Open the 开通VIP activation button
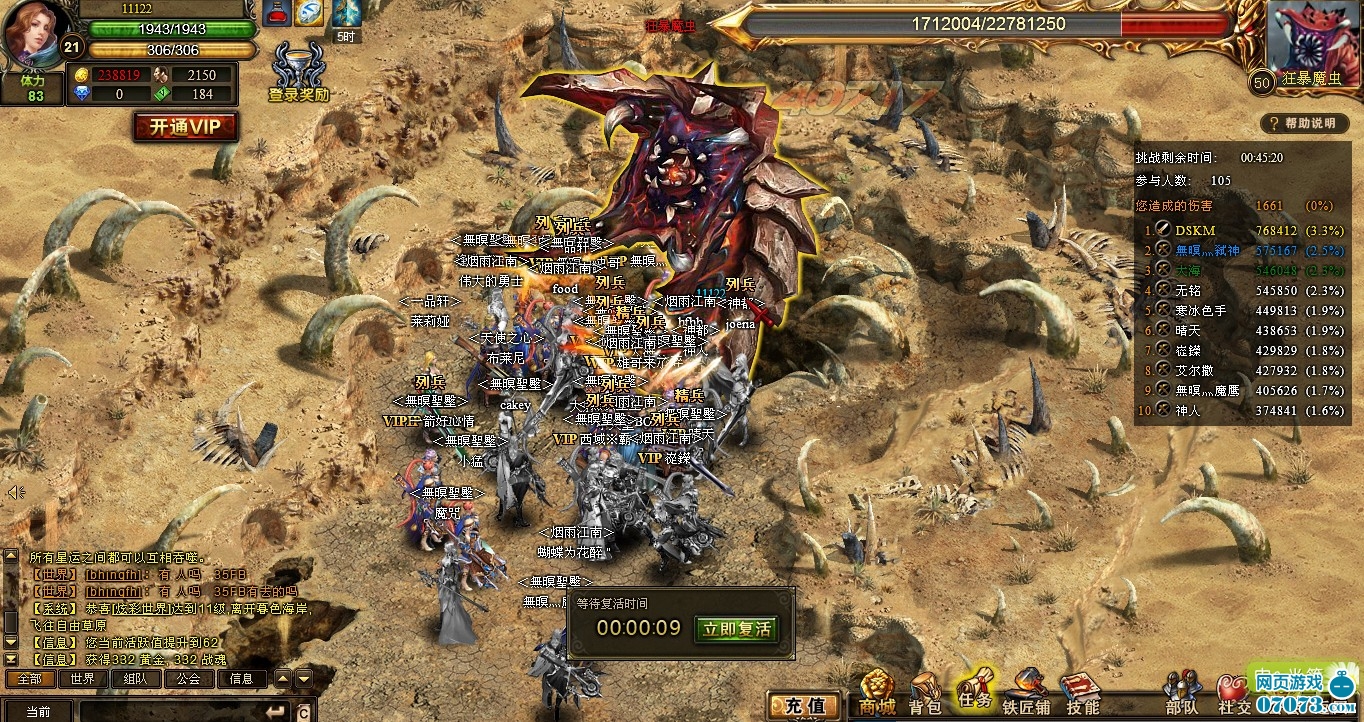 186,127
